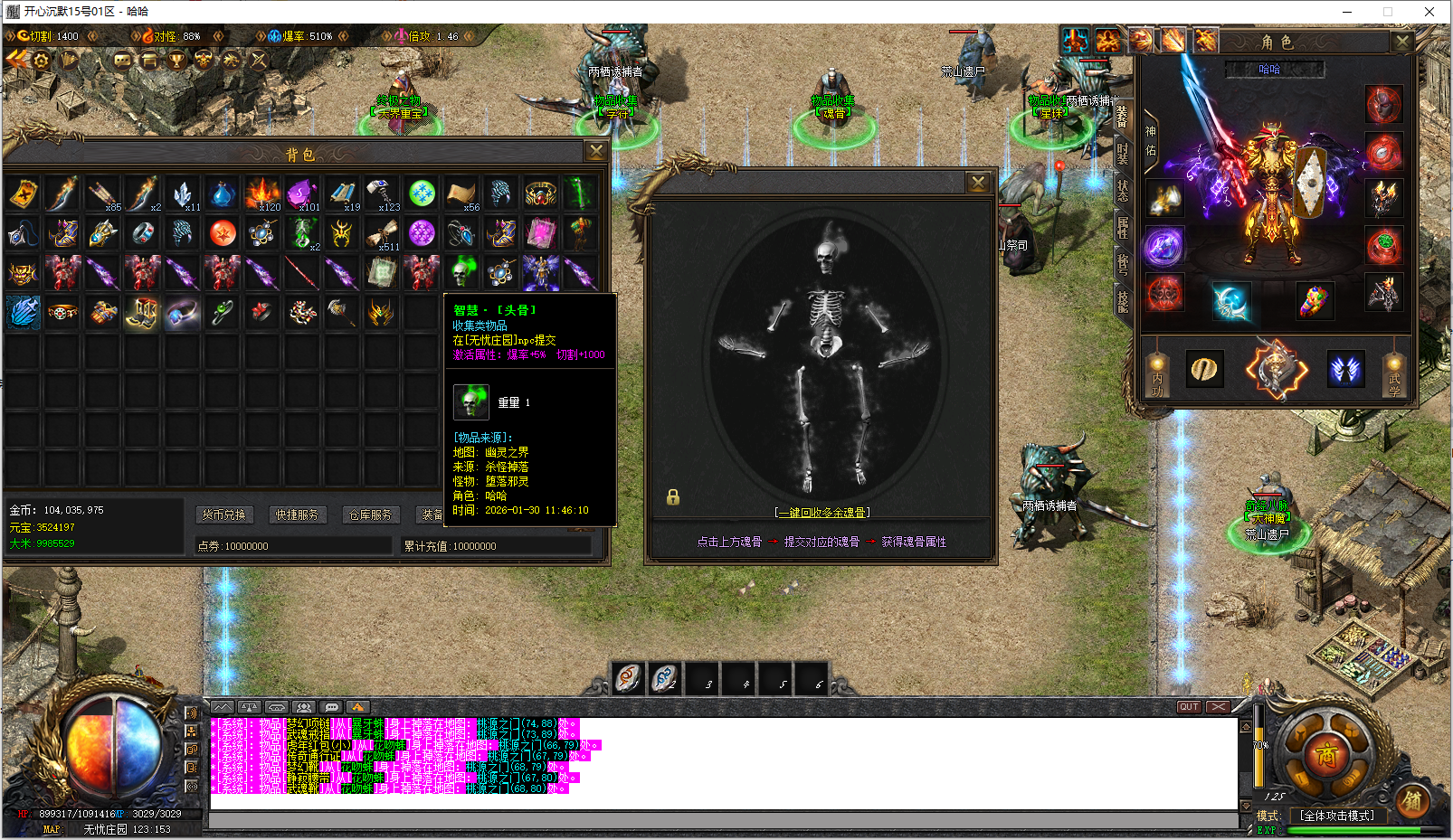The image size is (1453, 840).
Task: Switch to the 状态 status tab
Action: pyautogui.click(x=1123, y=190)
